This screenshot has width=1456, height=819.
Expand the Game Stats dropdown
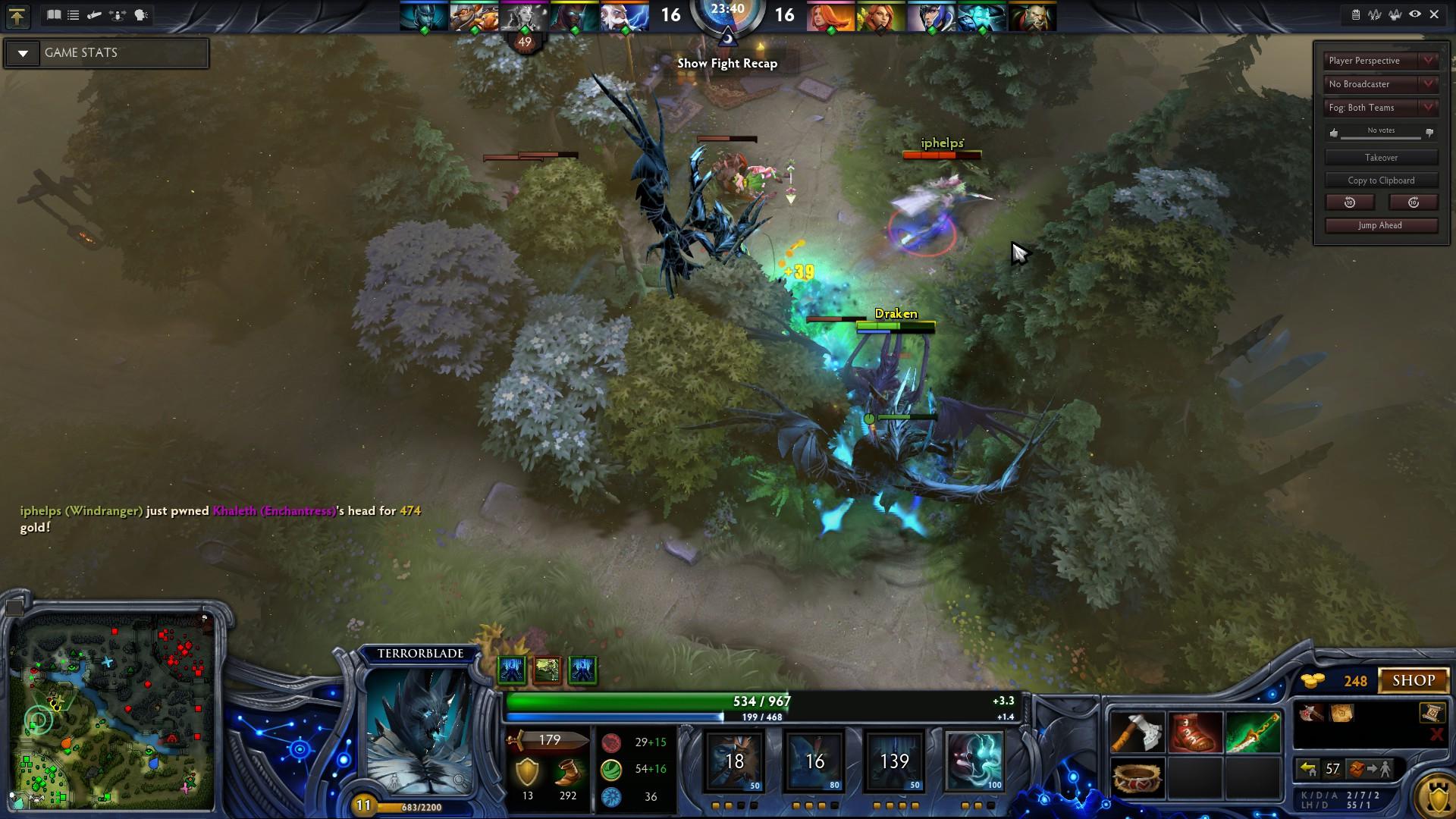tap(23, 53)
